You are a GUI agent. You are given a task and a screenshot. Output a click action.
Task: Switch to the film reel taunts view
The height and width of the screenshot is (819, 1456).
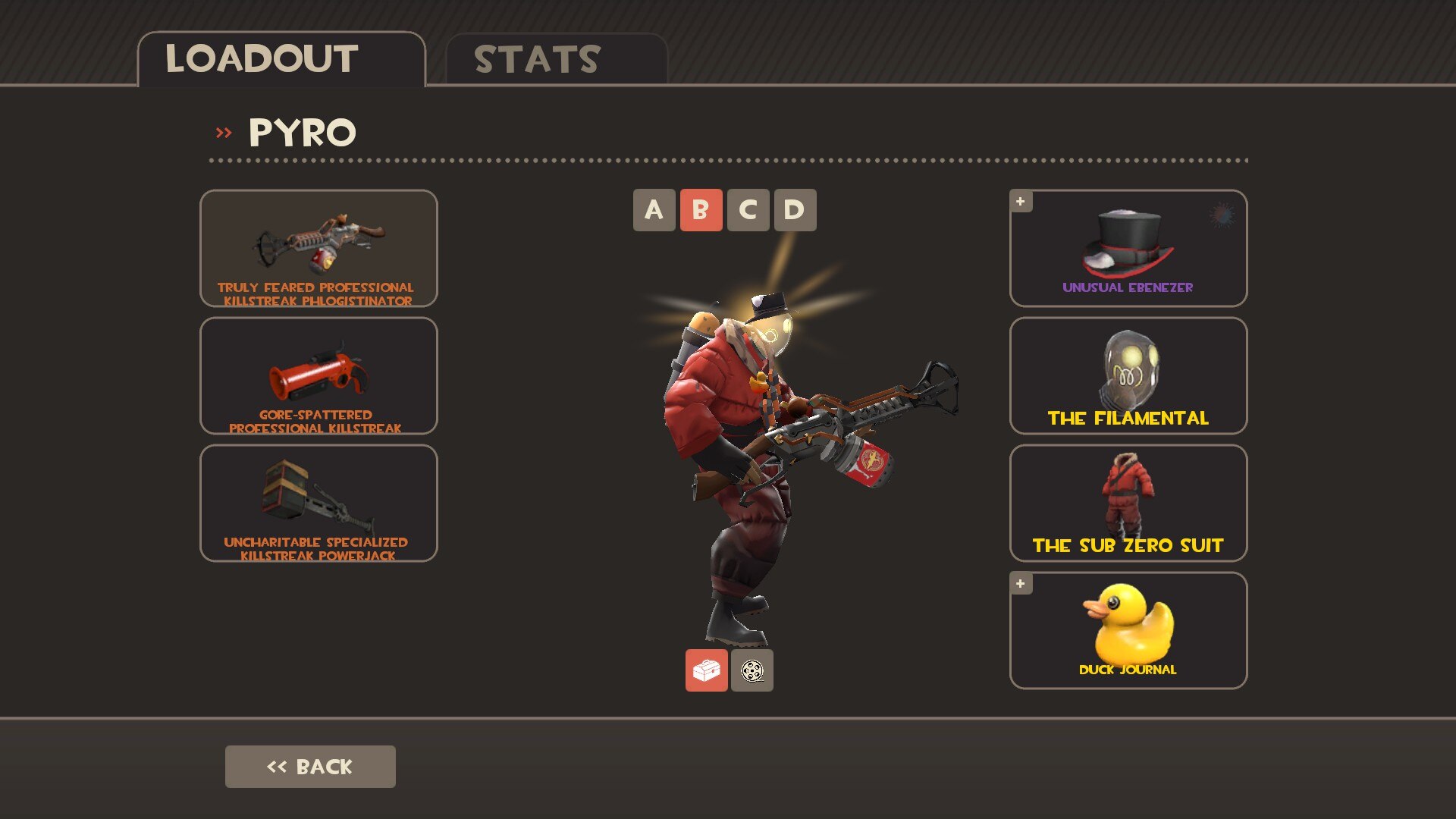[x=752, y=670]
